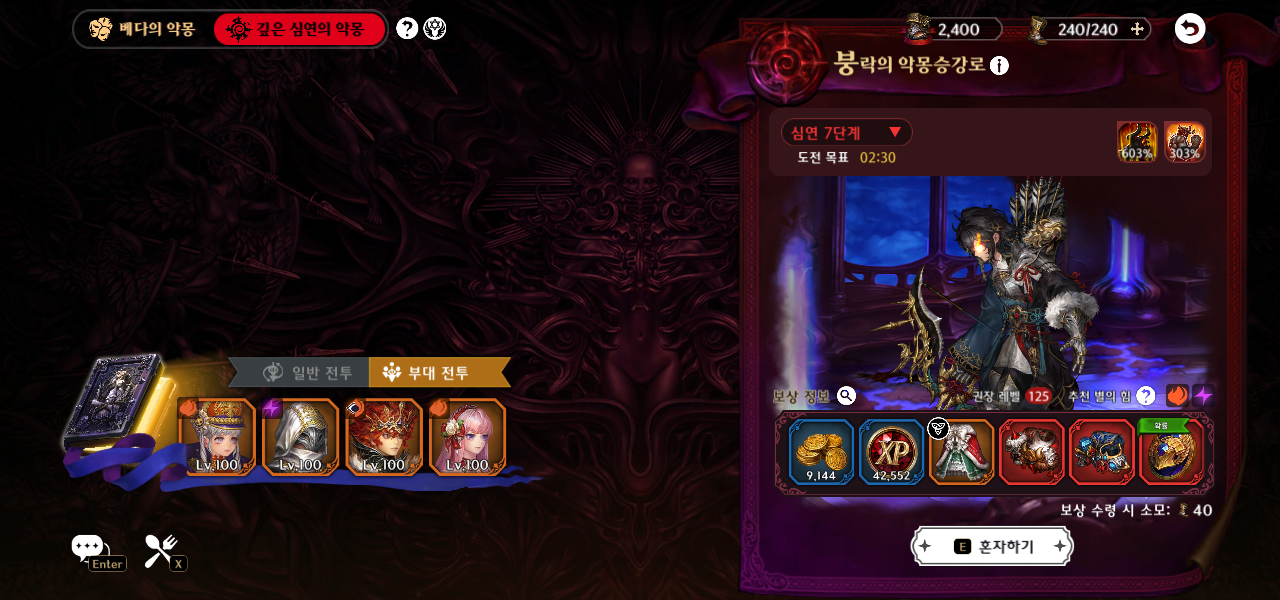
Task: Open reward info magnifier icon
Action: [x=846, y=396]
